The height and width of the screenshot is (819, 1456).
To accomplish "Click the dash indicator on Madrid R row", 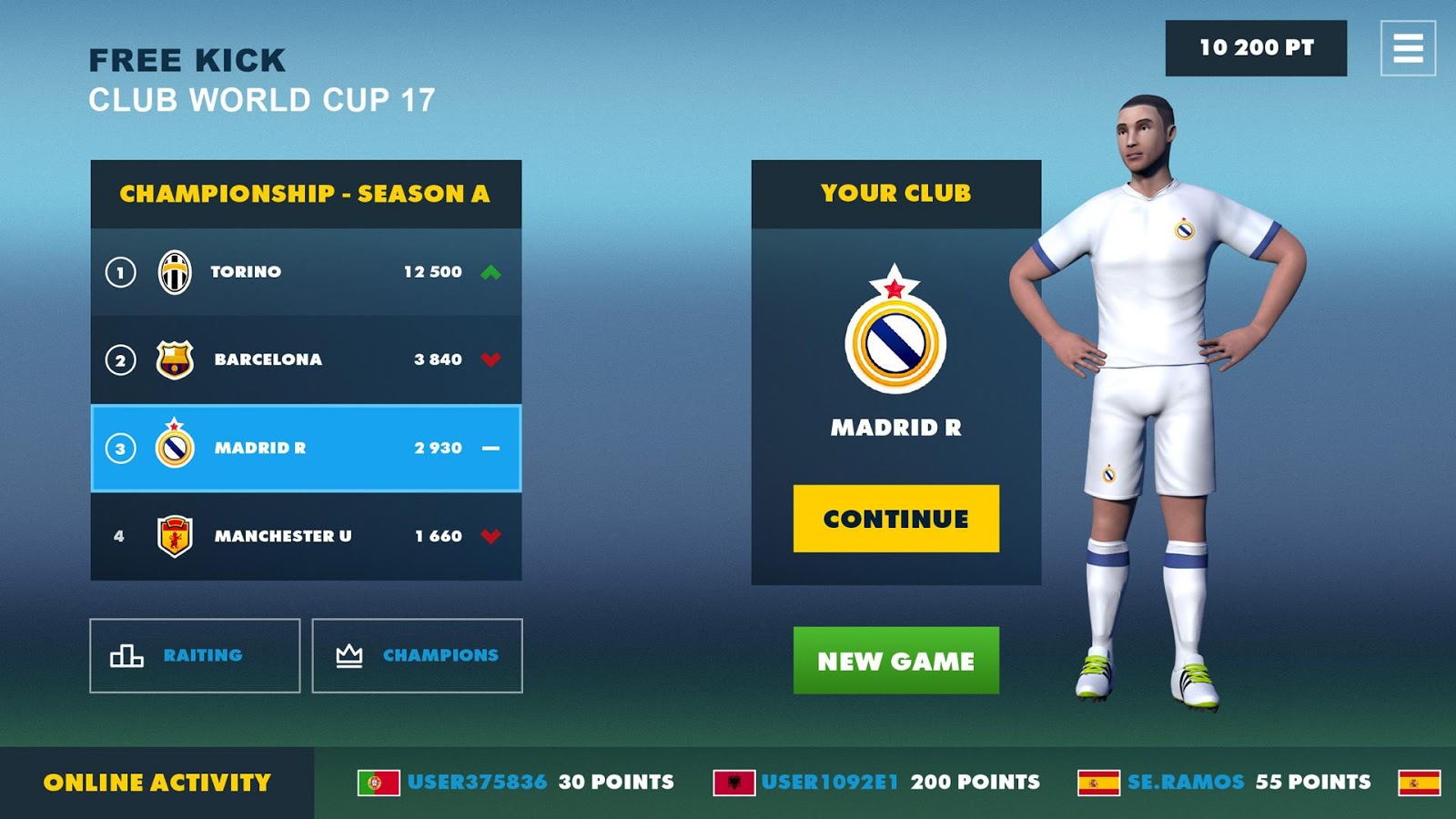I will (x=492, y=448).
